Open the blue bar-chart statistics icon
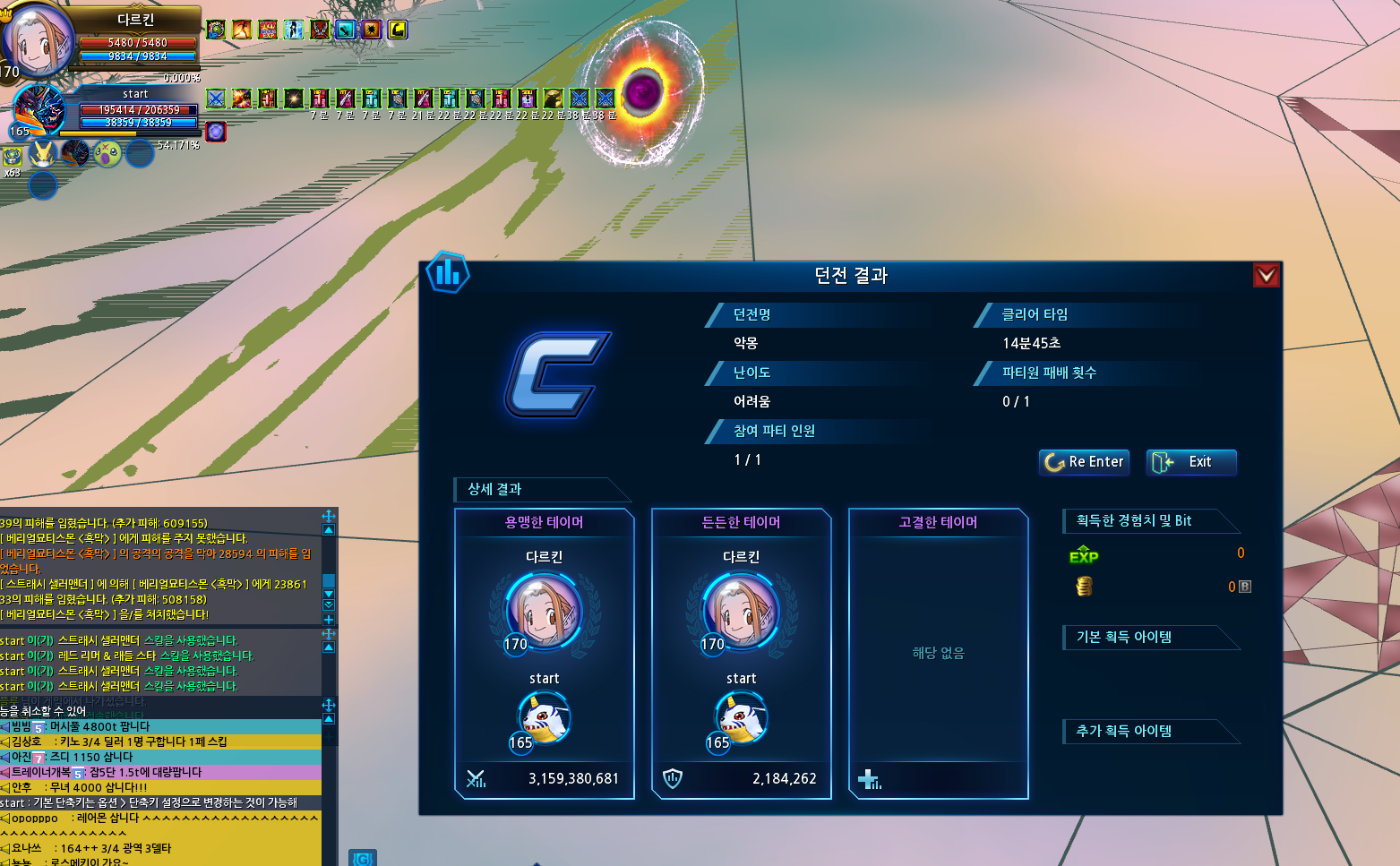1400x866 pixels. point(448,272)
